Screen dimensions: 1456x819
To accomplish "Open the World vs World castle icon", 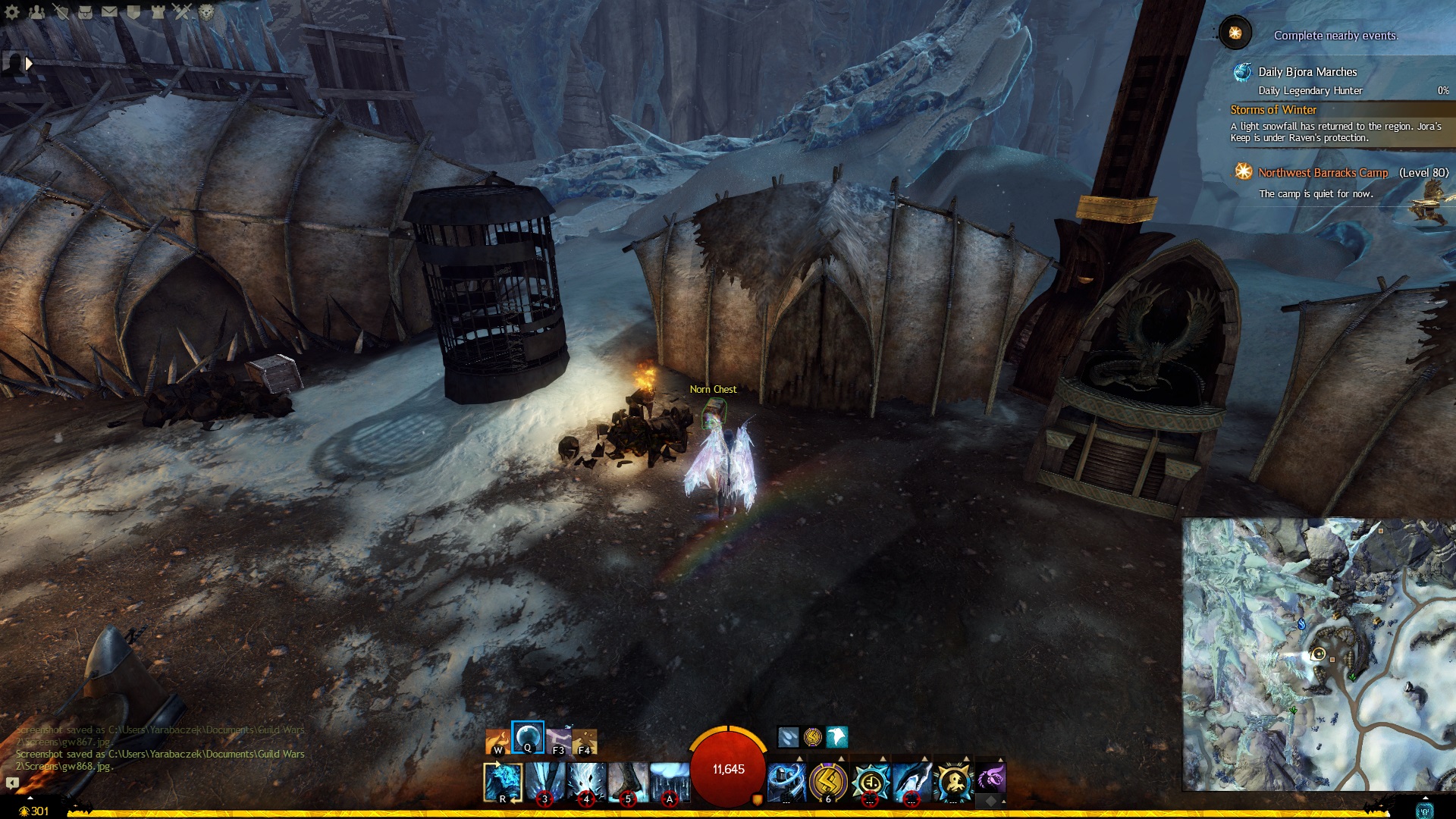I will [158, 11].
